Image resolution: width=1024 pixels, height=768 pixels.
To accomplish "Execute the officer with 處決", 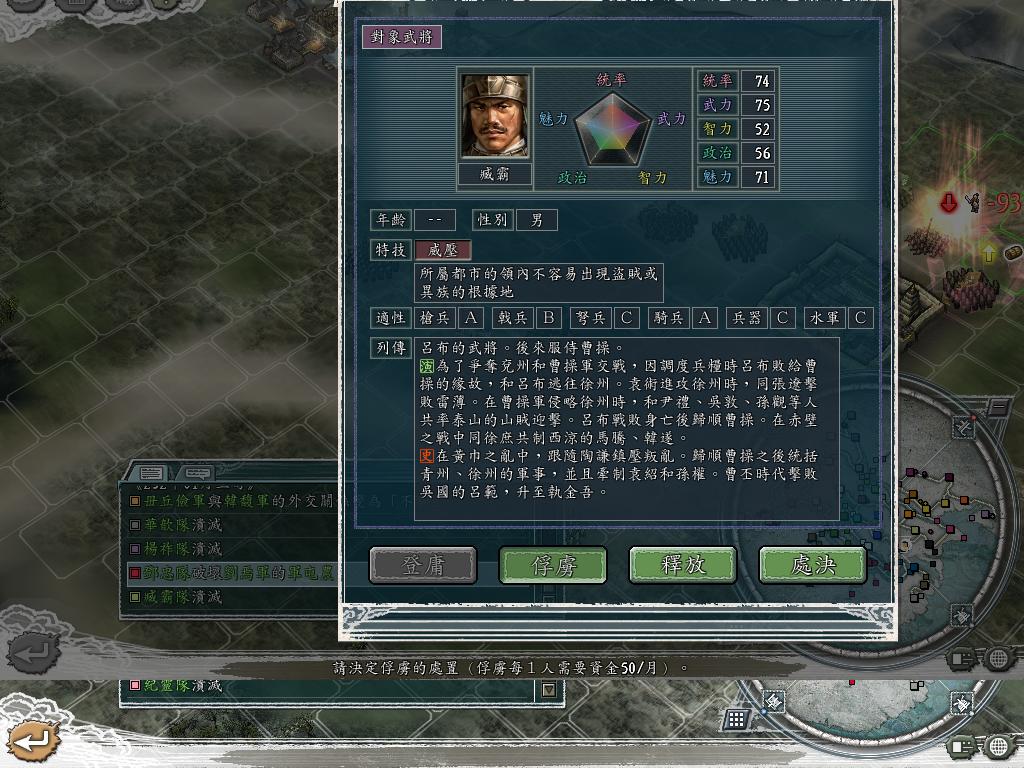I will [812, 565].
